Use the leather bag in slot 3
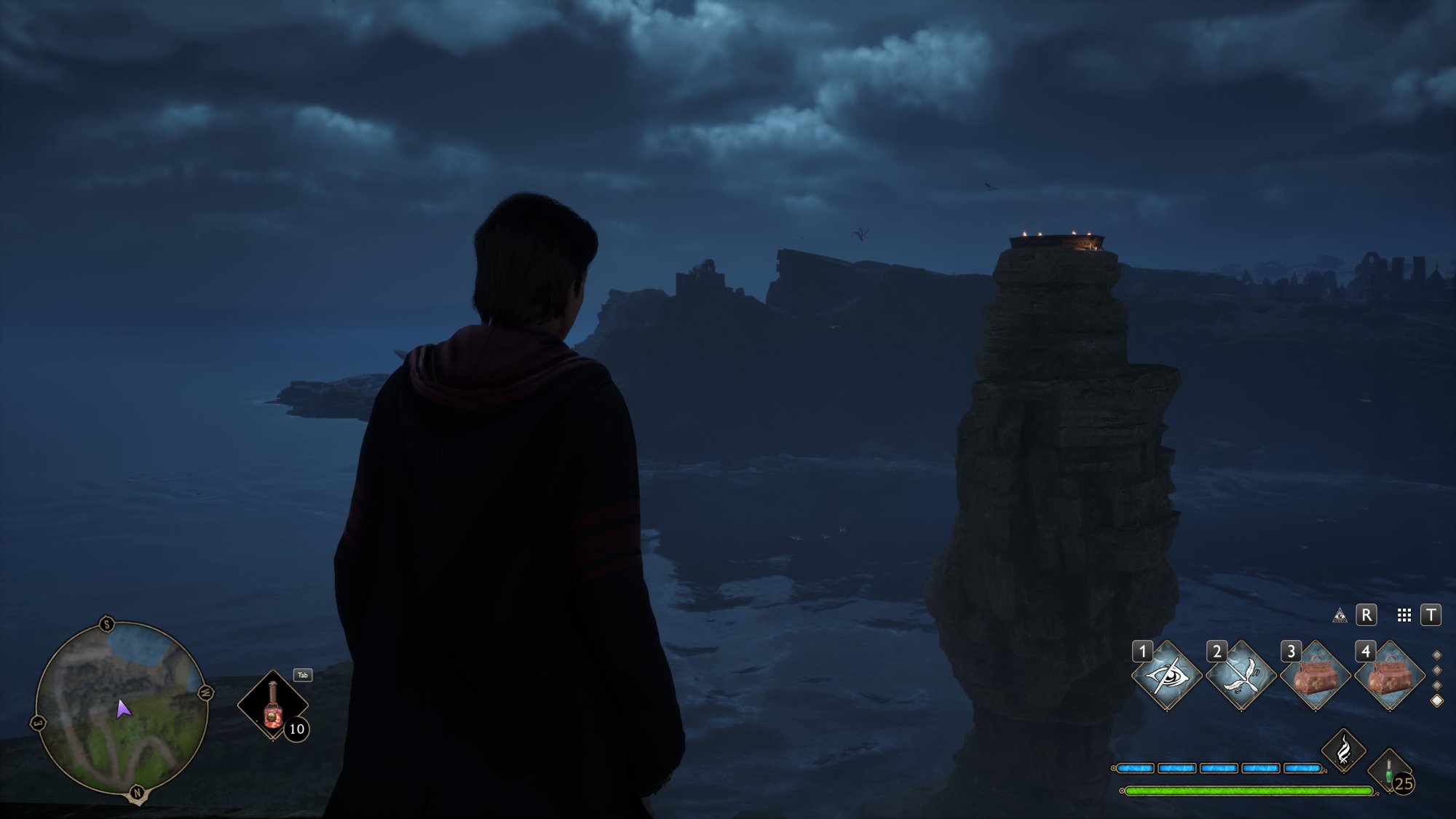Viewport: 1456px width, 819px height. coord(1315,676)
